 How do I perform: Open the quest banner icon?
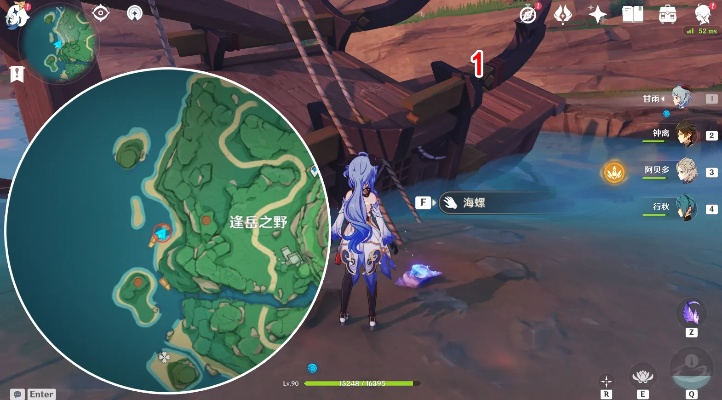tap(16, 74)
